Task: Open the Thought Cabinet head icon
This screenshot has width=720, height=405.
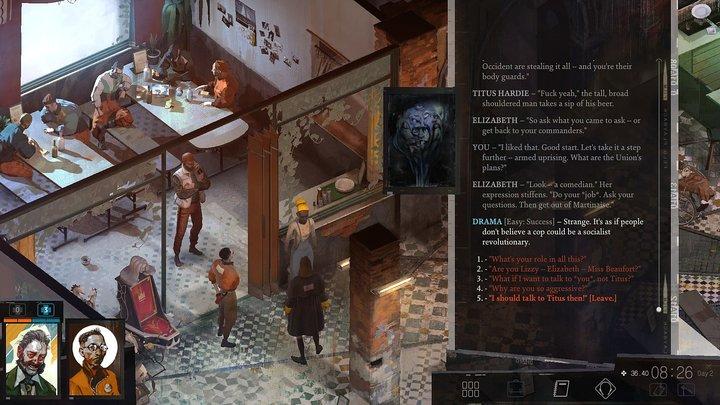Action: [x=604, y=387]
